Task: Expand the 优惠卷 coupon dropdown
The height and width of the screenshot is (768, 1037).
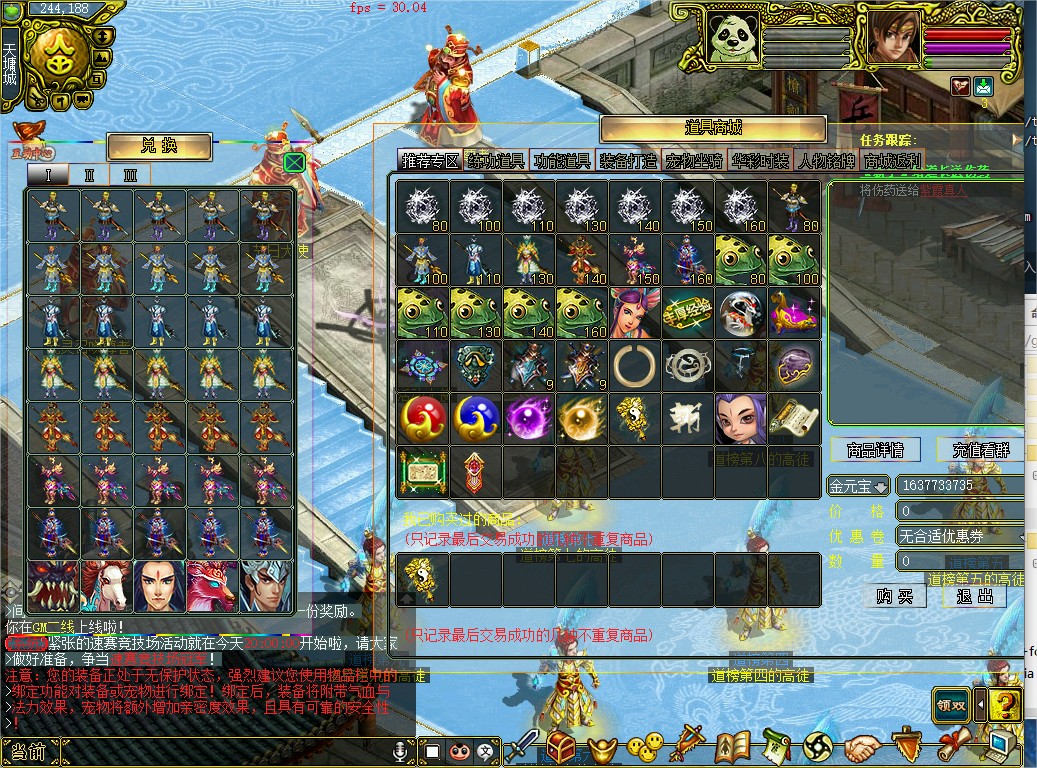Action: pos(960,536)
